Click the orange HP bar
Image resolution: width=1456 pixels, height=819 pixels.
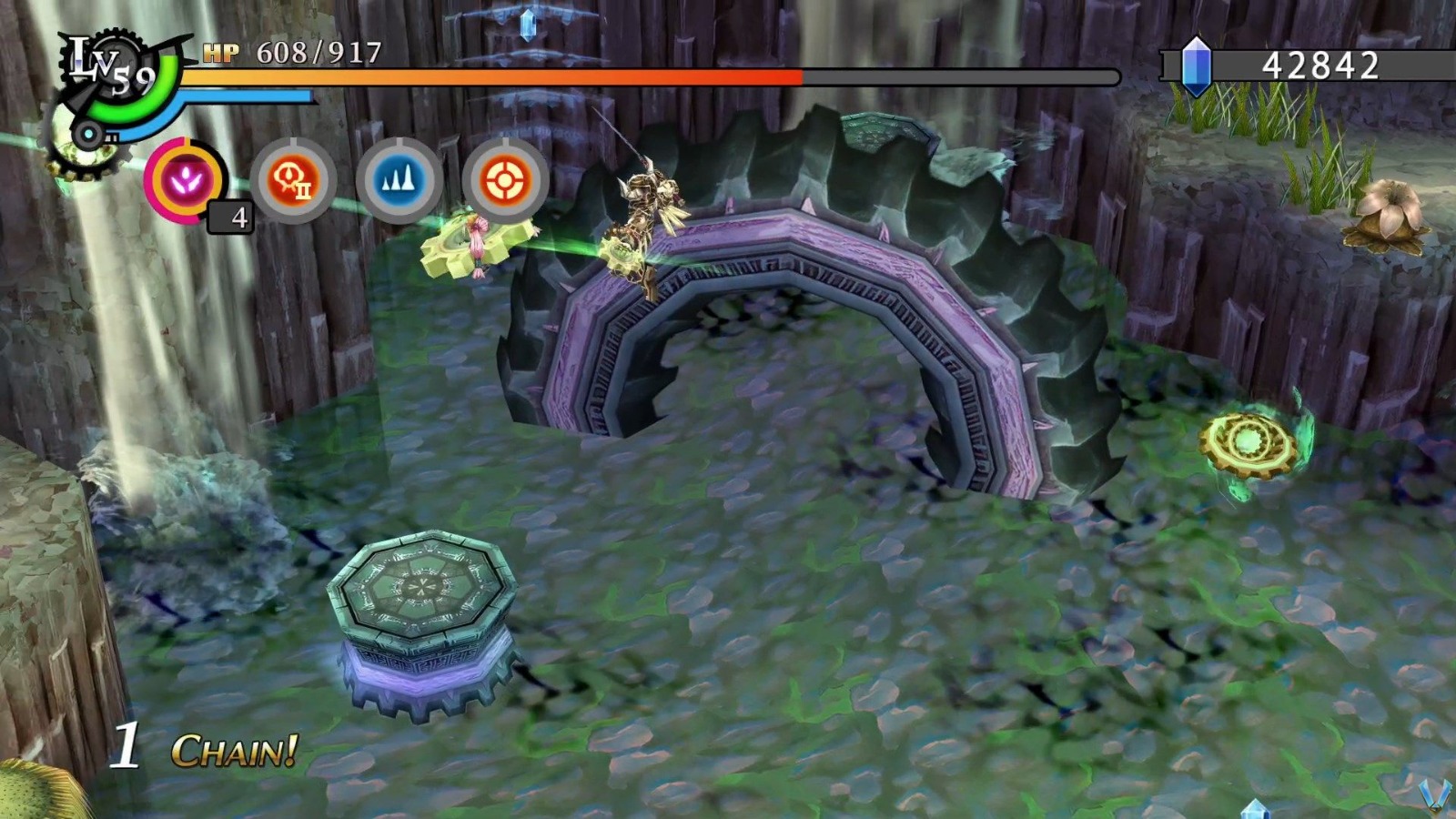pos(500,77)
